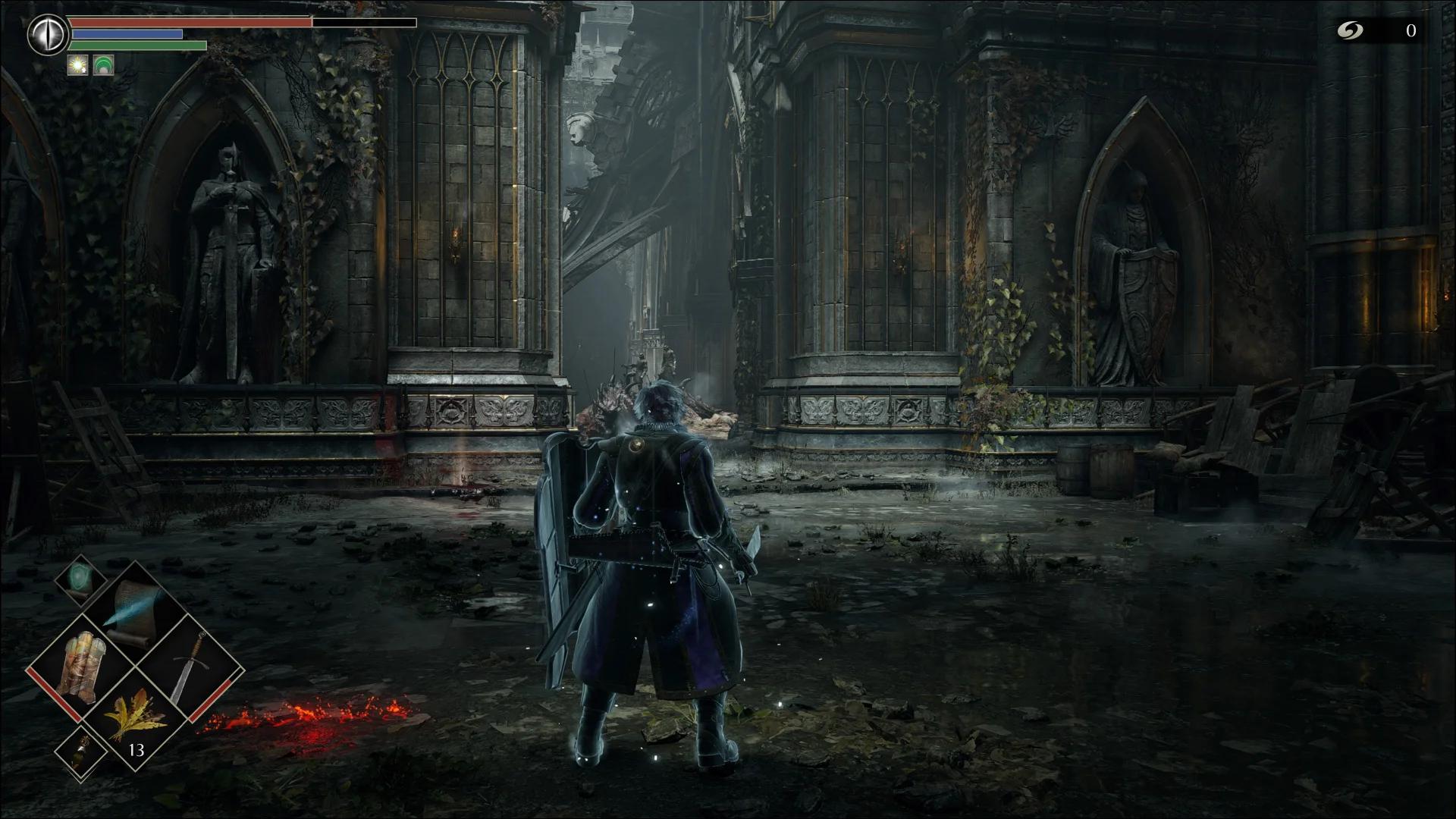This screenshot has height=819, width=1456.
Task: Select the sword right-hand weapon slot
Action: [188, 668]
